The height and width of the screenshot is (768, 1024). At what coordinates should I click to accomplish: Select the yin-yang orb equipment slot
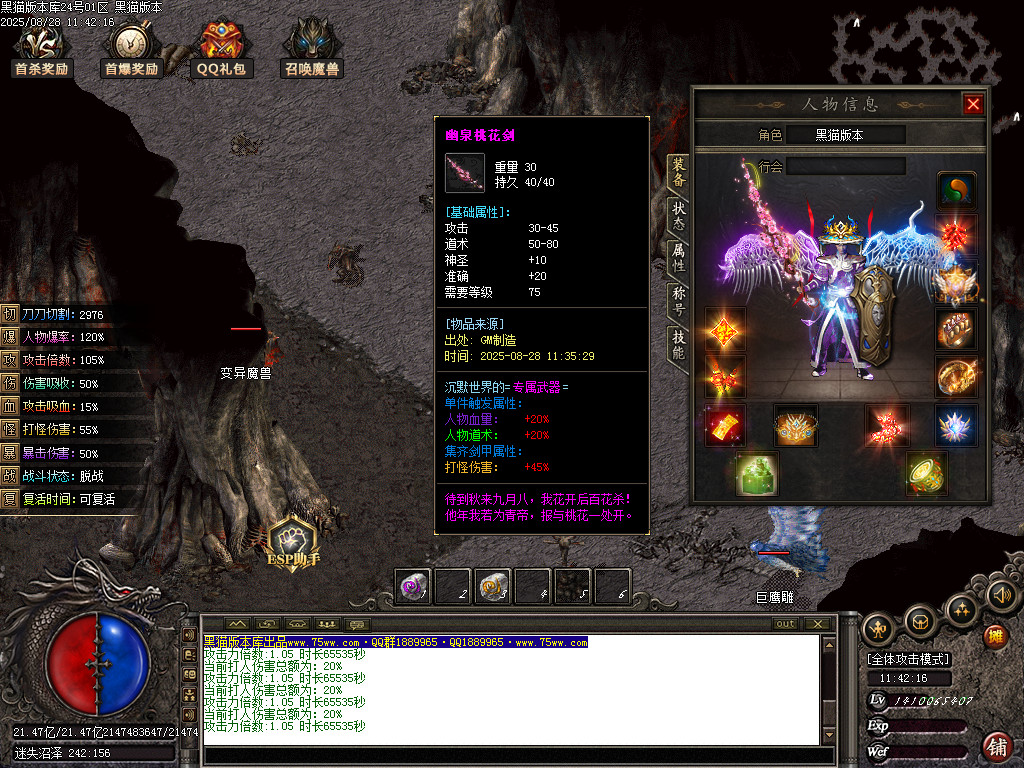point(956,189)
